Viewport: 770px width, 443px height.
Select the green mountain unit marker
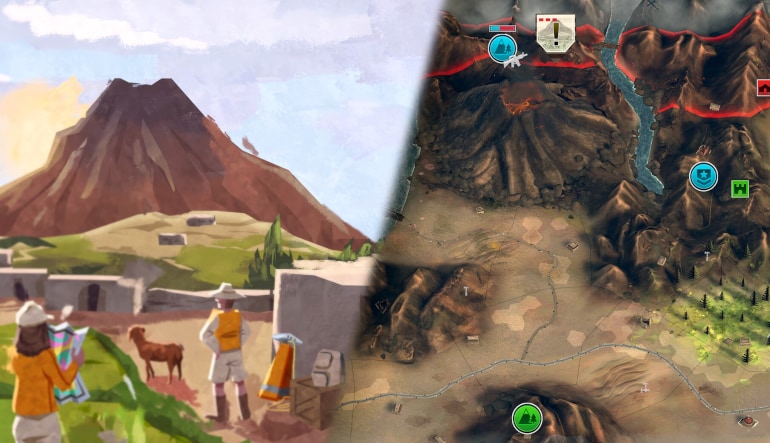525,417
